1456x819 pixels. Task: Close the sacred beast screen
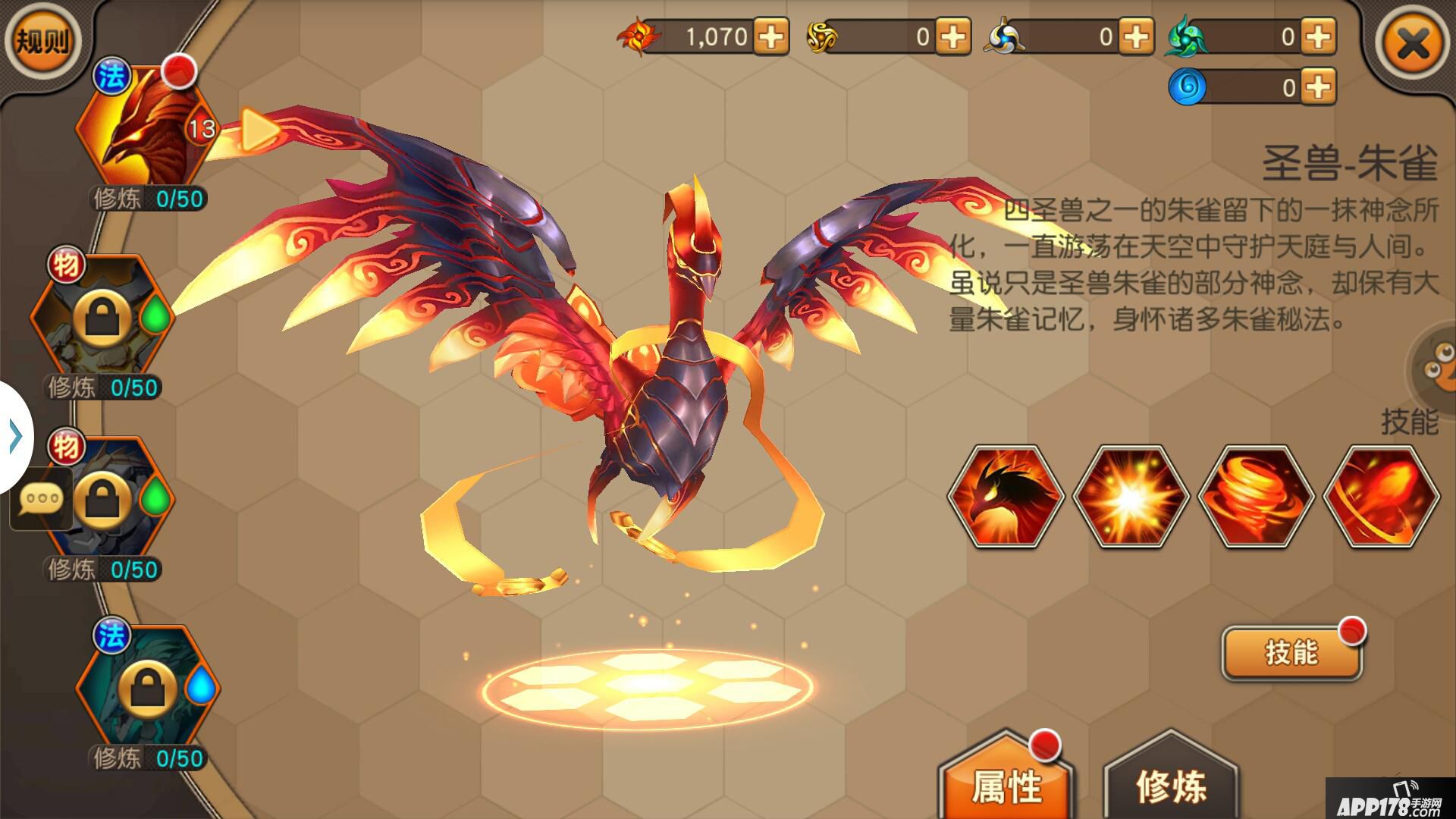(x=1414, y=44)
